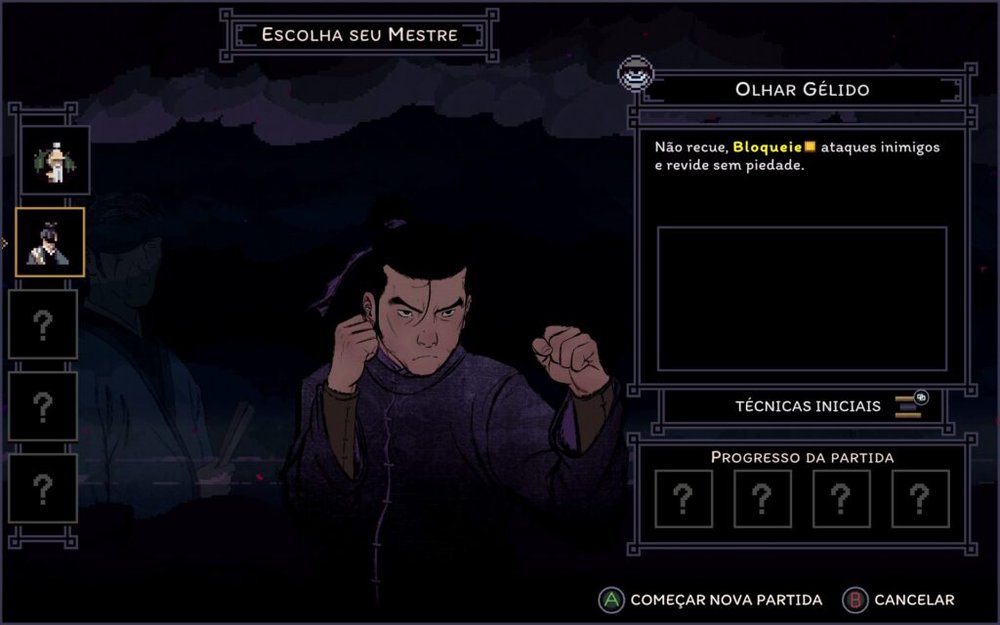Click Começar Nova Partida

coord(712,600)
